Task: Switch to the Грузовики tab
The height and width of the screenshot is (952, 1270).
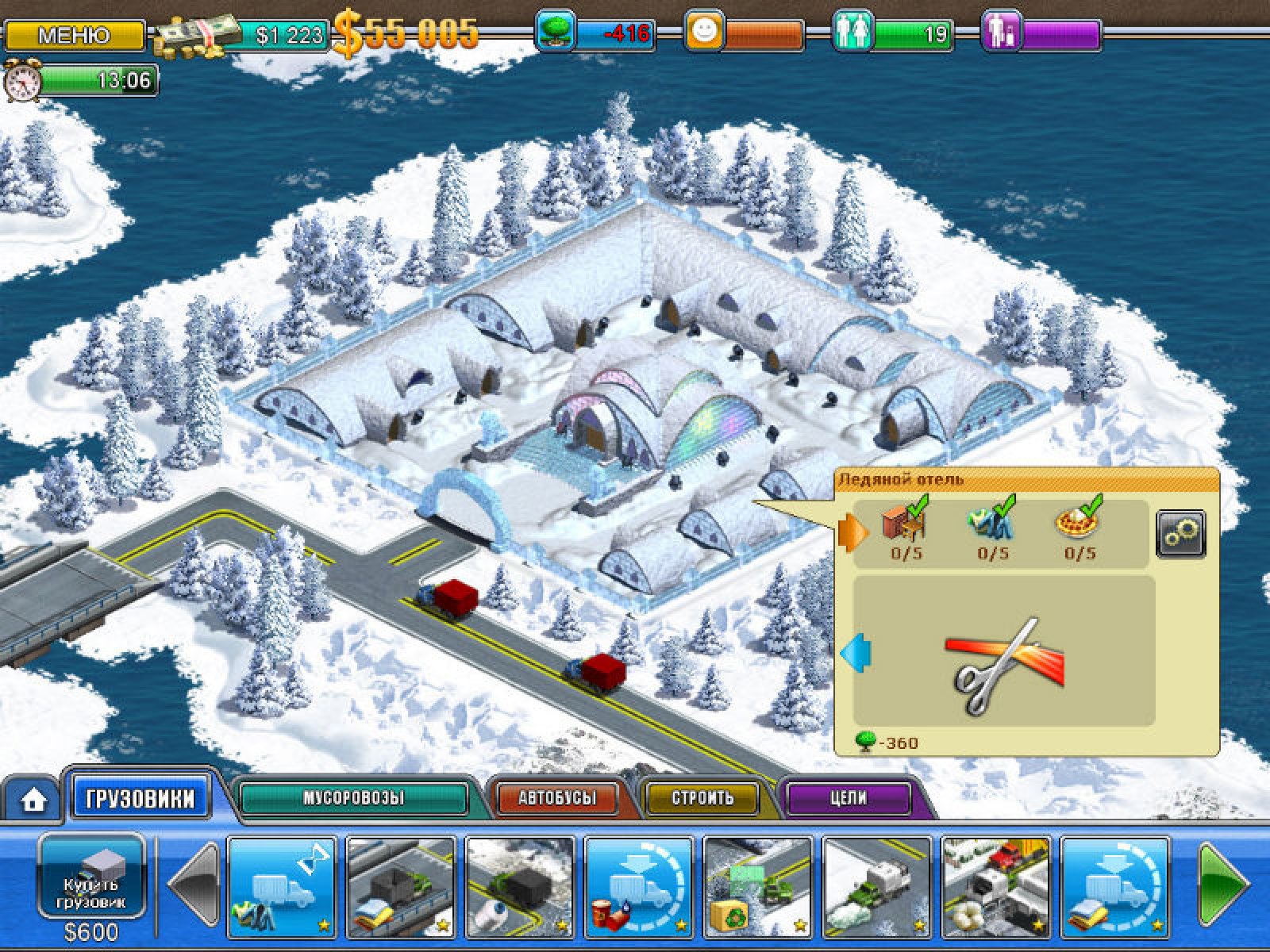Action: pyautogui.click(x=140, y=798)
